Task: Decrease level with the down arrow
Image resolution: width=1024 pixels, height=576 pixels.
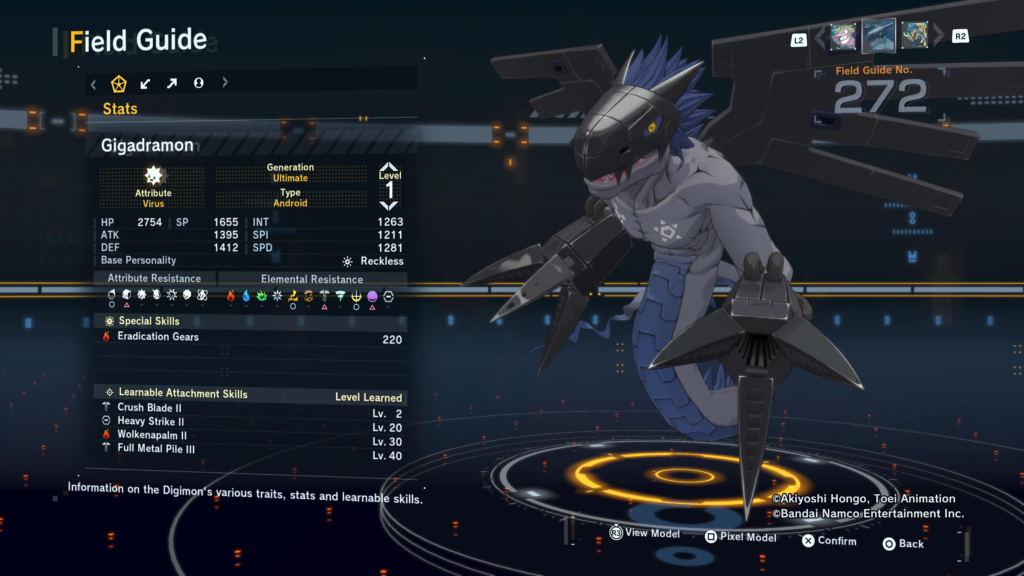Action: tap(389, 205)
